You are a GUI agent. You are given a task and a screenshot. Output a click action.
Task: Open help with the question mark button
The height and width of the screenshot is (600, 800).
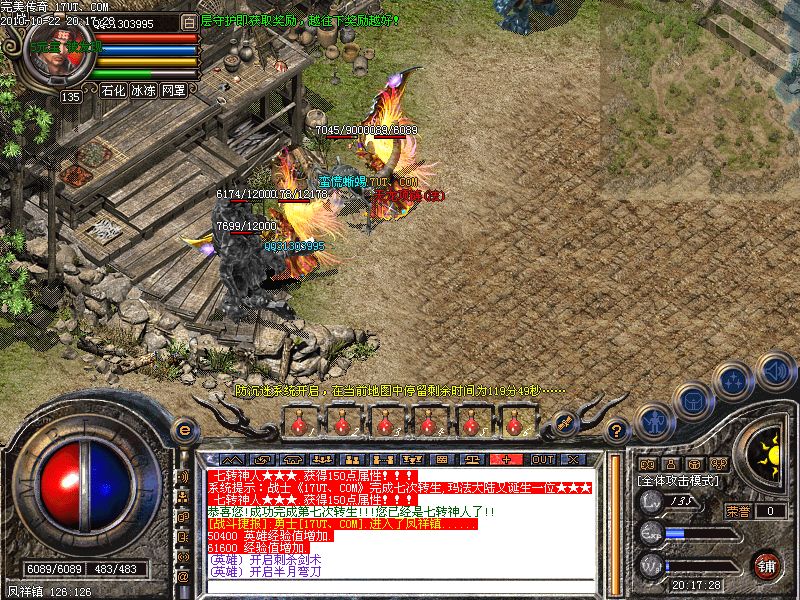619,430
